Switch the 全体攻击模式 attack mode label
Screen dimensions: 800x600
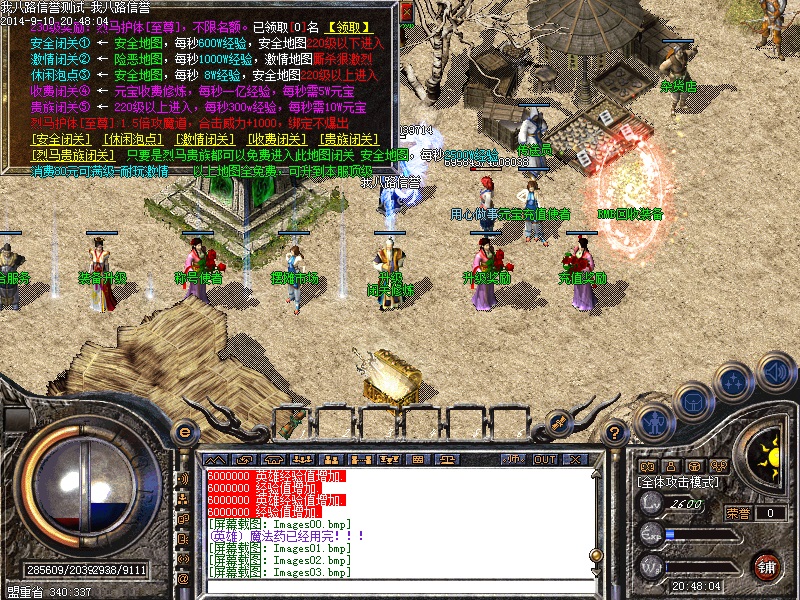[678, 481]
